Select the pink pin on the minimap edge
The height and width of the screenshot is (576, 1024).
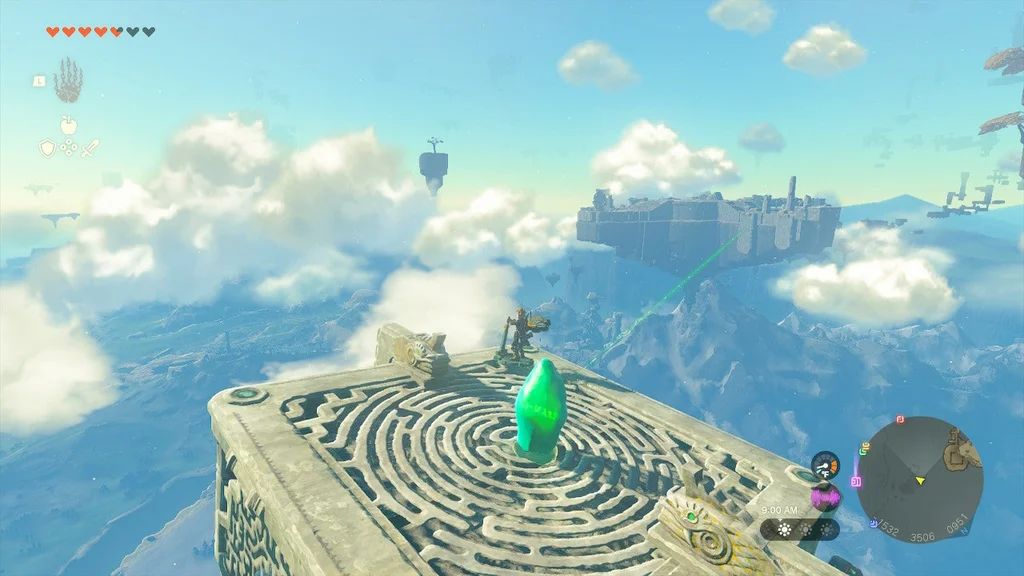click(x=856, y=481)
